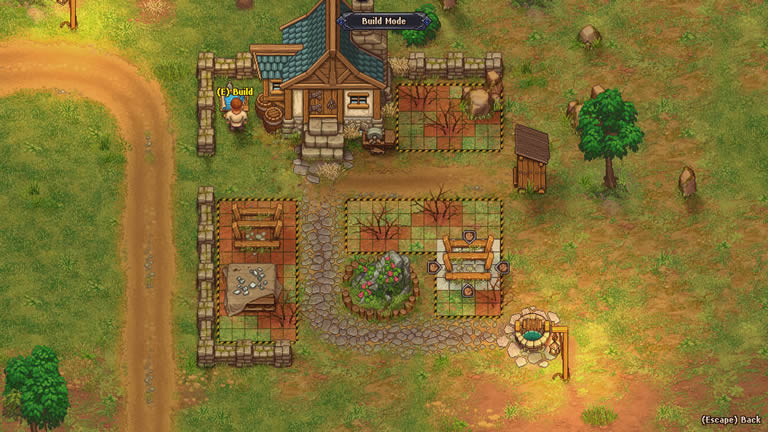Click the arrow marker right of the sawhorse
768x432 pixels.
click(502, 267)
